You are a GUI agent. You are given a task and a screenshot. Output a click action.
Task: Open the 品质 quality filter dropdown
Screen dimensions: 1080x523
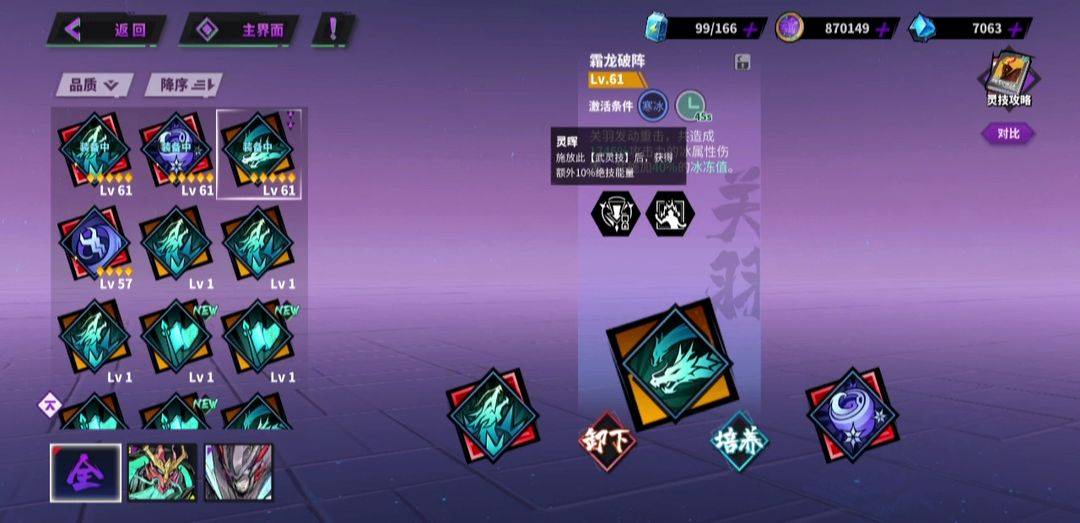94,85
